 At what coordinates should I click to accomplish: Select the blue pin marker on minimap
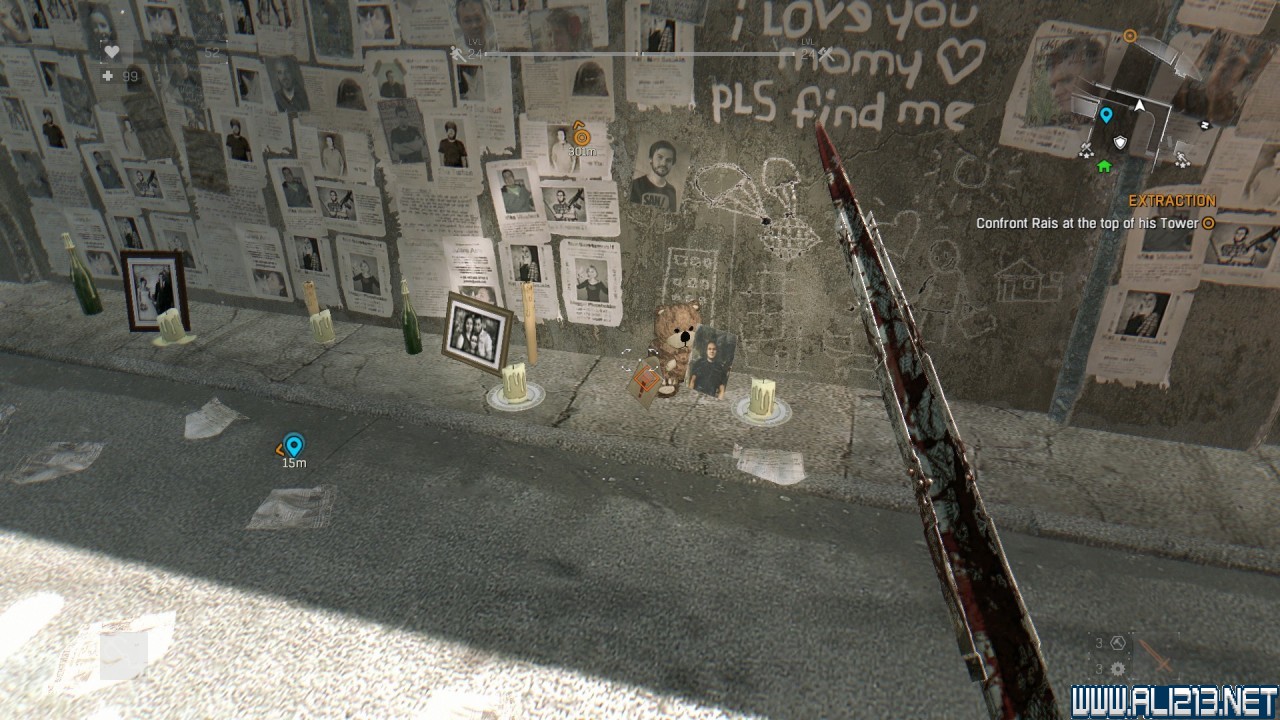tap(1106, 115)
